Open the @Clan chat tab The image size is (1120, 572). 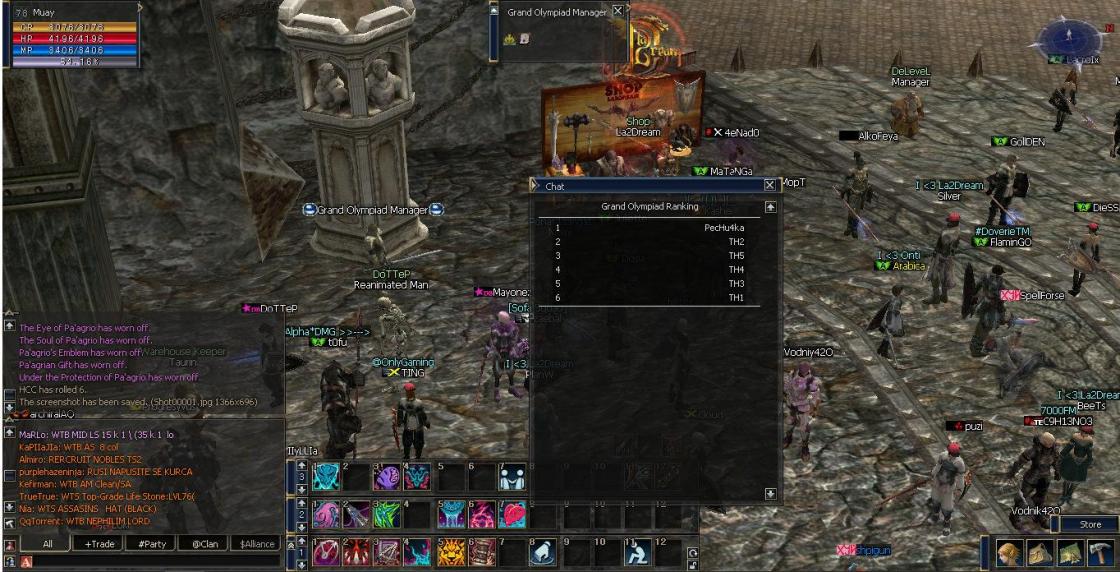(x=205, y=544)
